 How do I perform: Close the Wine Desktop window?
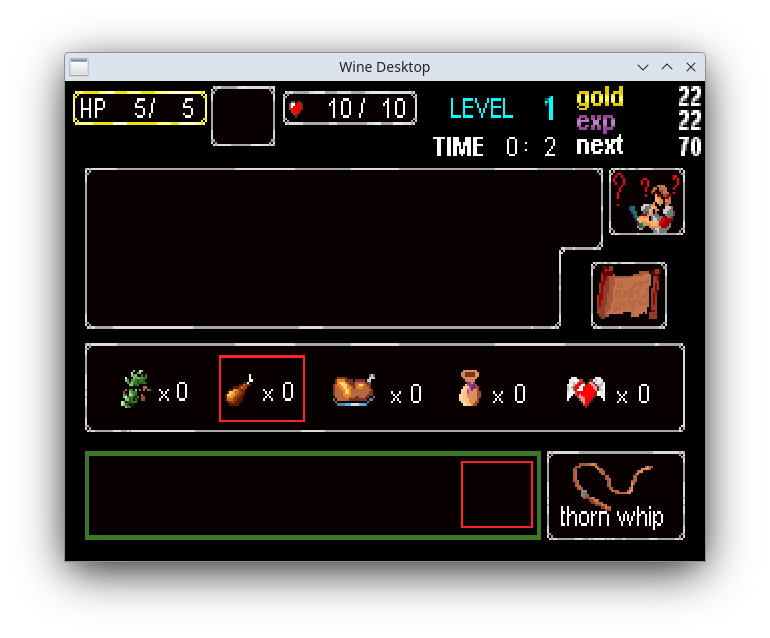pos(691,67)
